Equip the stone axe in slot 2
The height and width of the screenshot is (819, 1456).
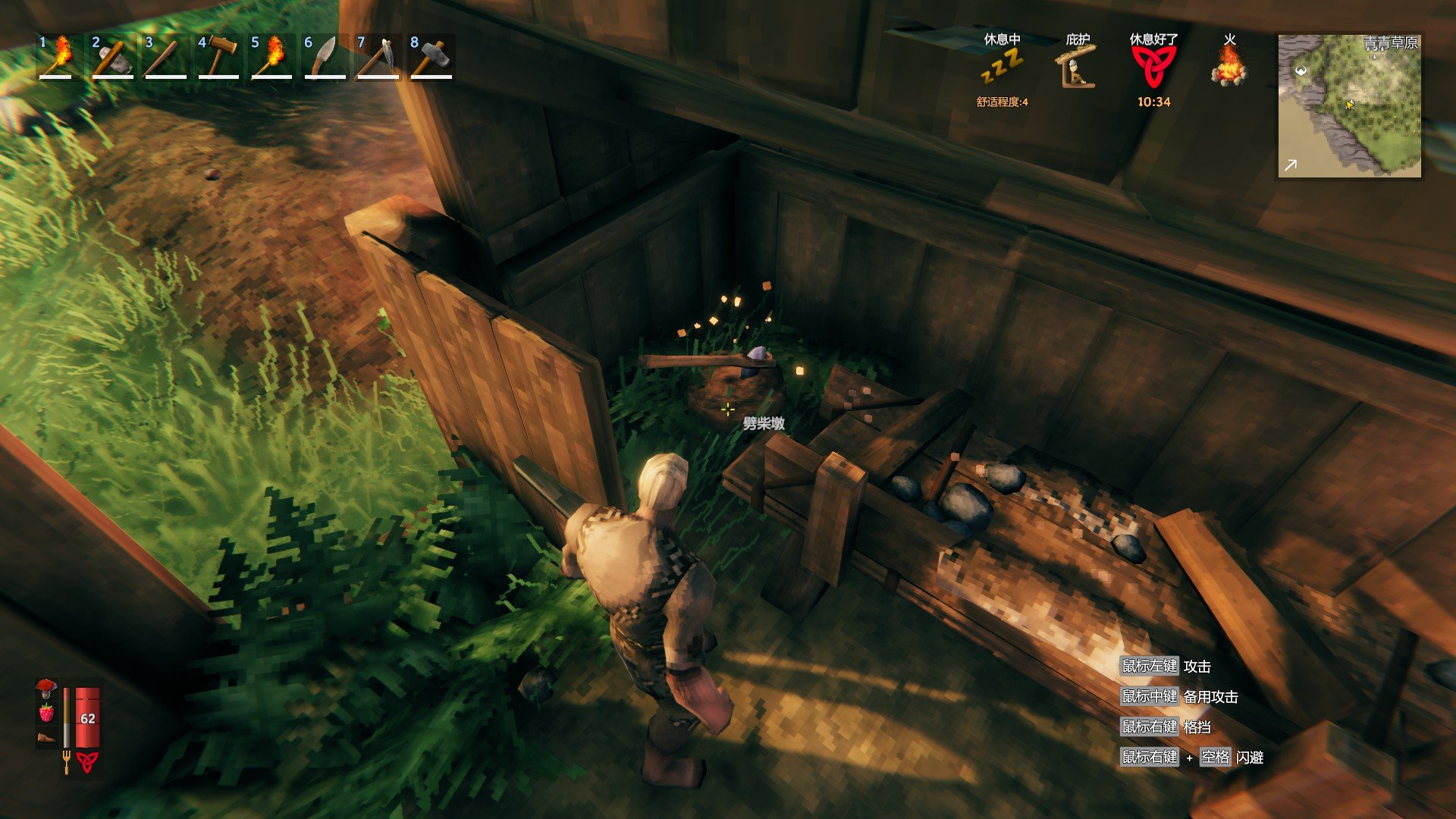(x=111, y=57)
